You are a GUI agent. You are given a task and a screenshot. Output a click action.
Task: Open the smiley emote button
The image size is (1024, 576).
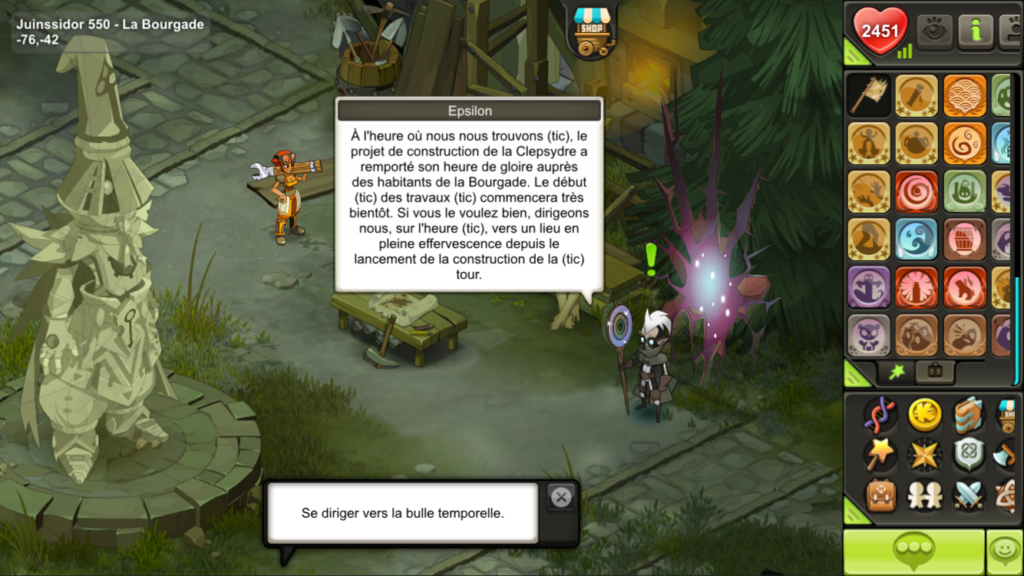(x=1004, y=552)
